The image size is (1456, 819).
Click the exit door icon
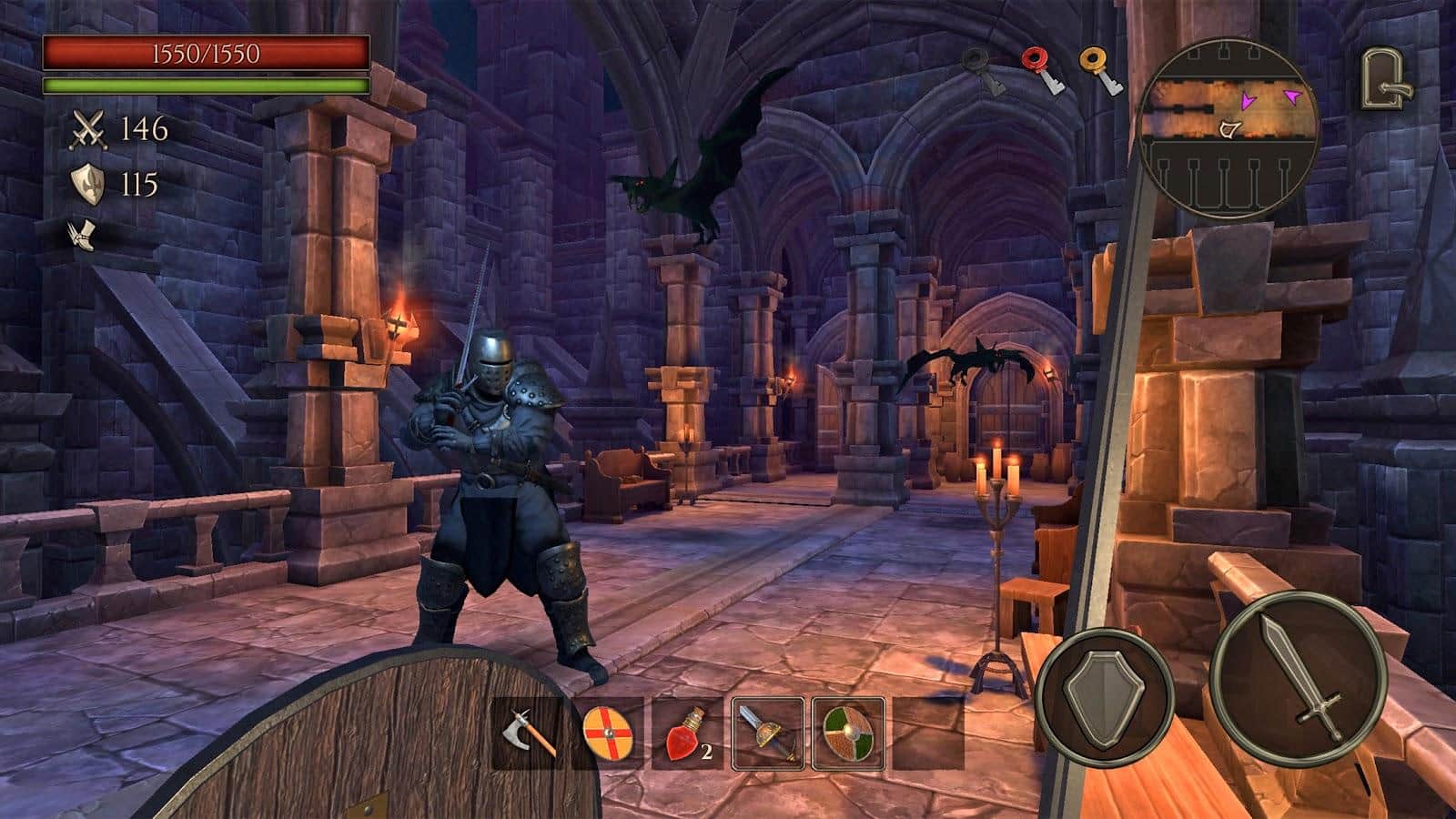1386,80
